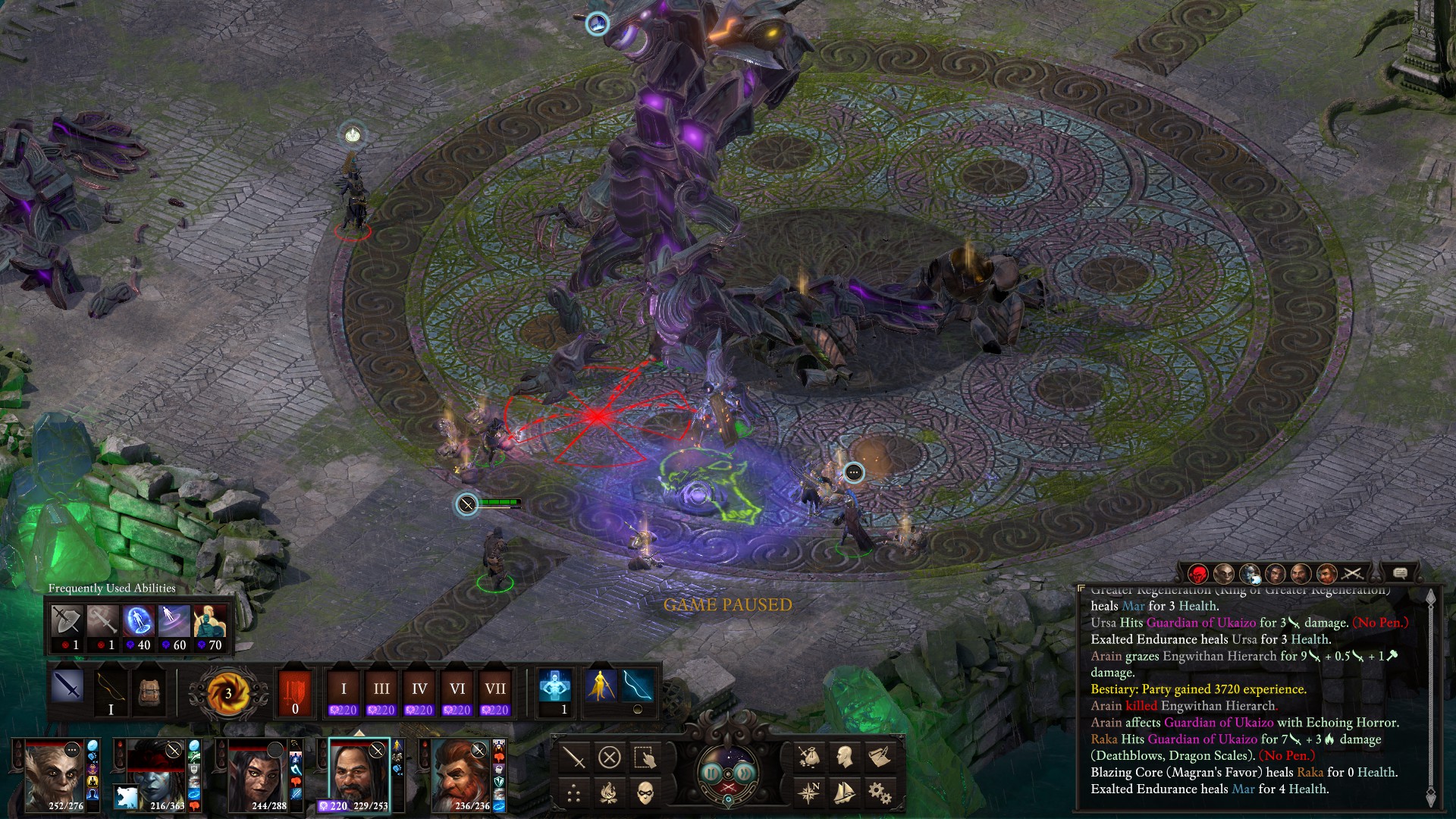This screenshot has width=1456, height=819.
Task: Select the bearded dwarf party portrait
Action: 461,773
